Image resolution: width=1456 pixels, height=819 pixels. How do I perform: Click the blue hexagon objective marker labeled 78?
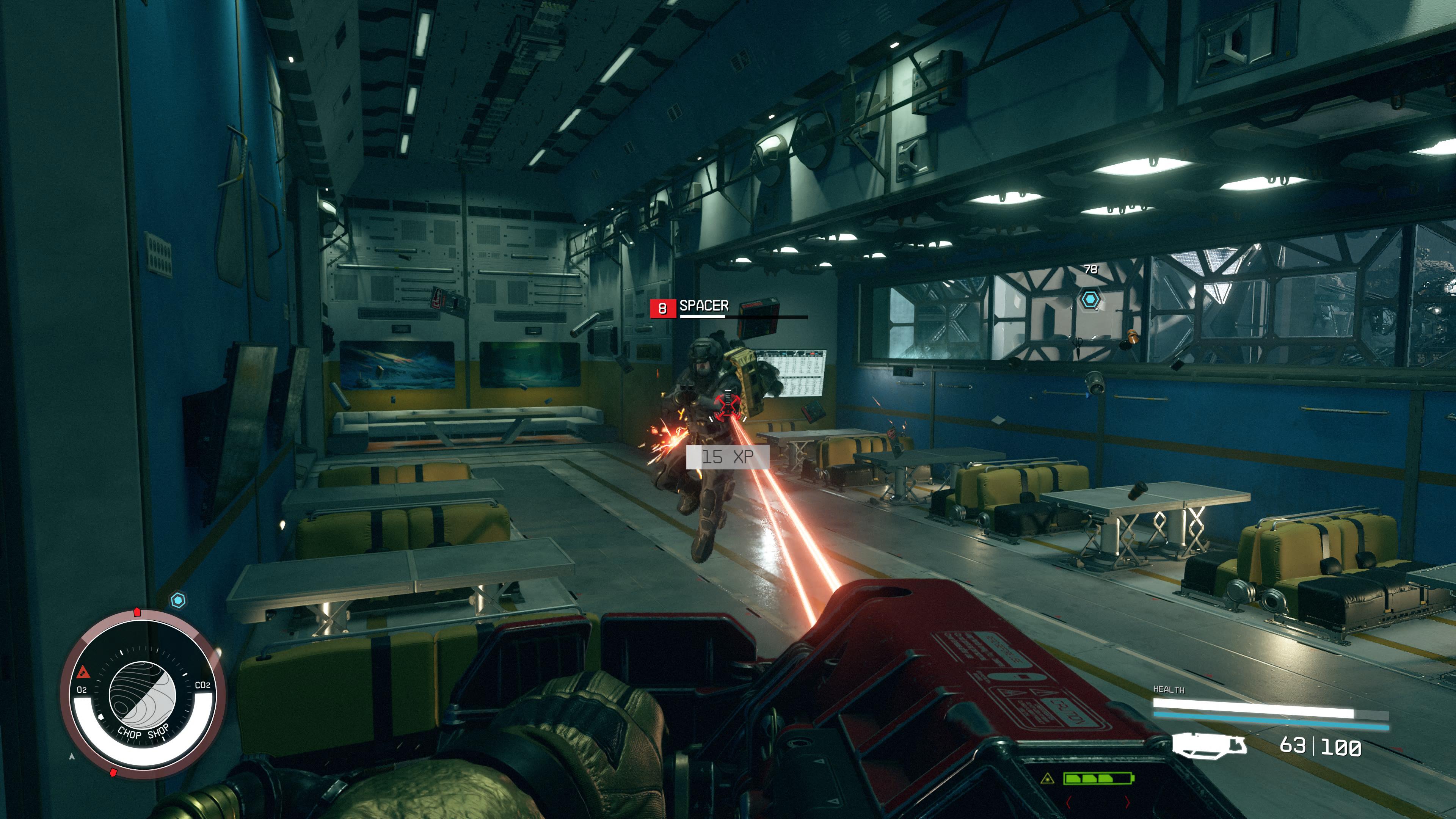1090,299
